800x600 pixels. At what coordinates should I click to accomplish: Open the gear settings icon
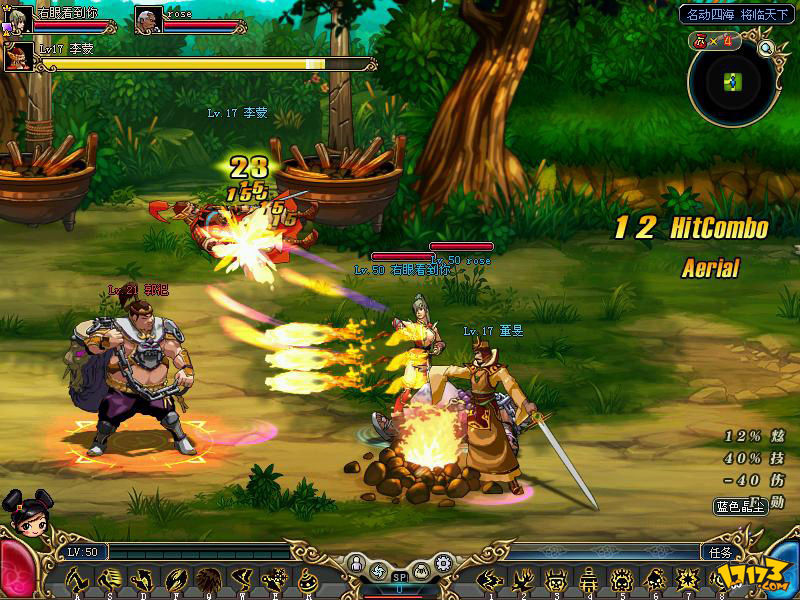pyautogui.click(x=445, y=564)
